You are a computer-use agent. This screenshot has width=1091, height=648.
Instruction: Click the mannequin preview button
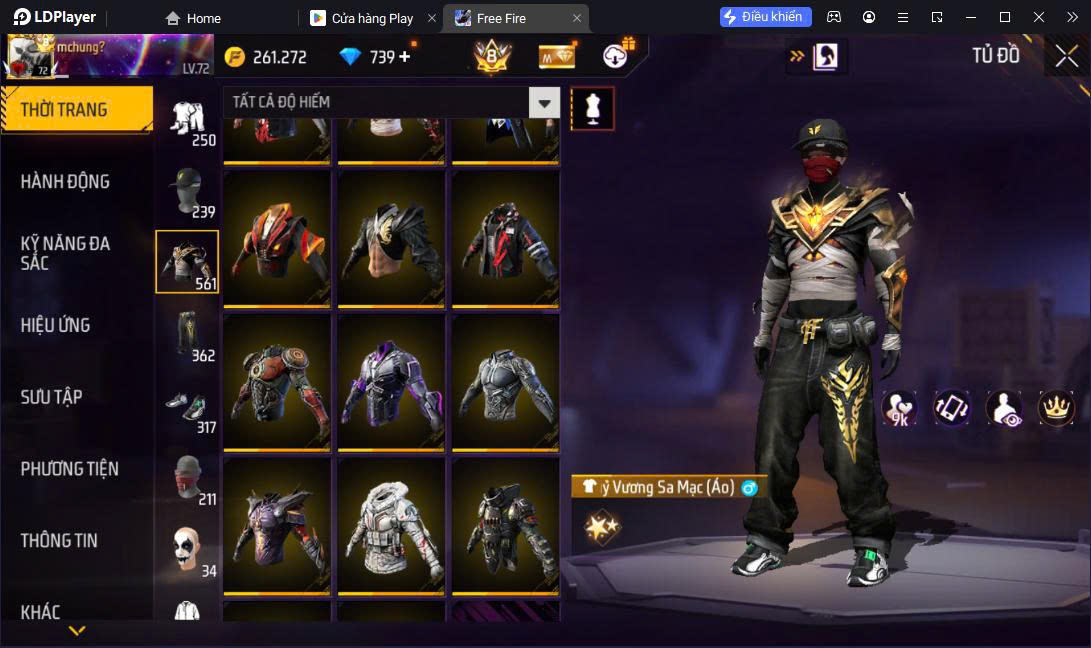593,108
